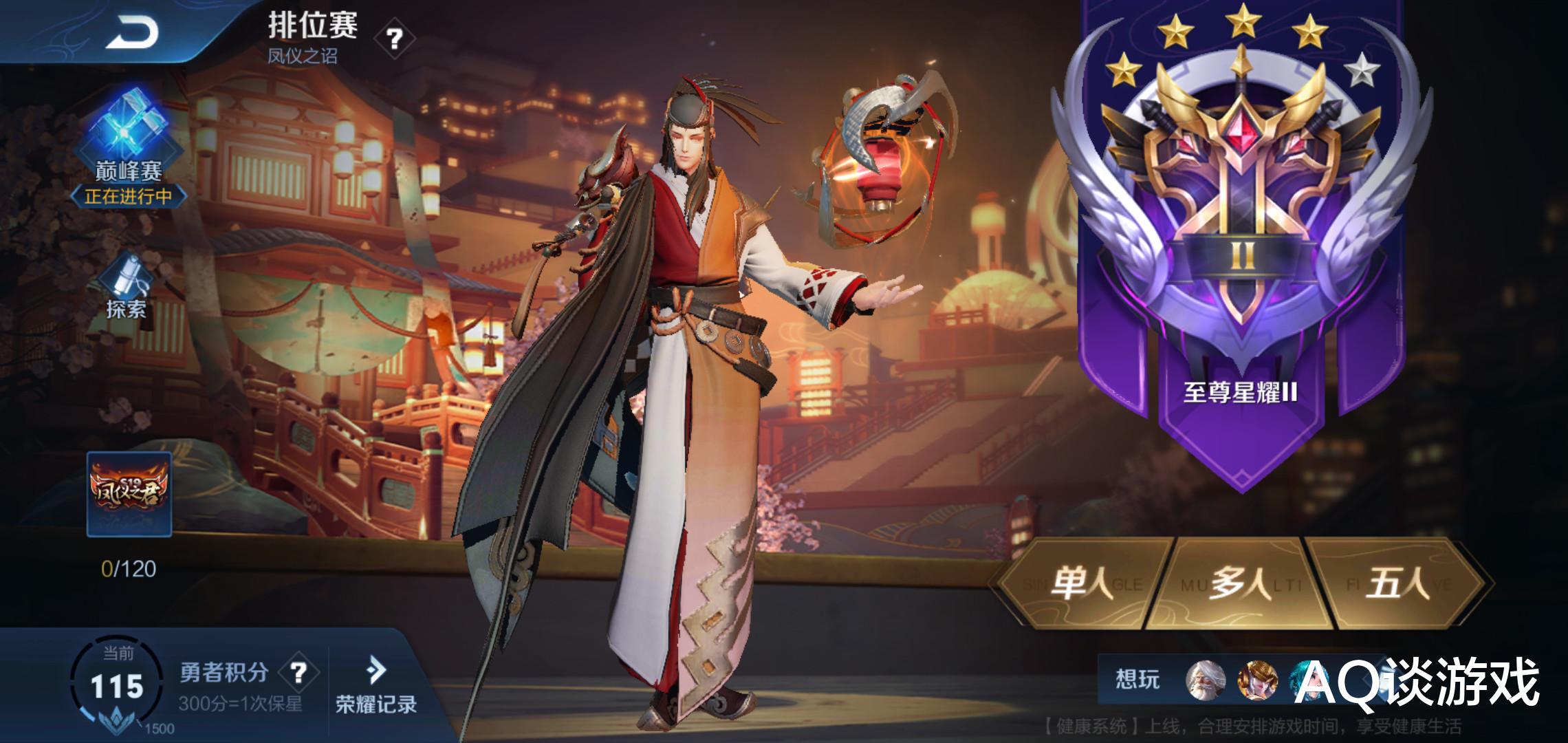This screenshot has width=1568, height=743.
Task: Select the white-bearded hero avatar under 想玩
Action: point(1204,681)
